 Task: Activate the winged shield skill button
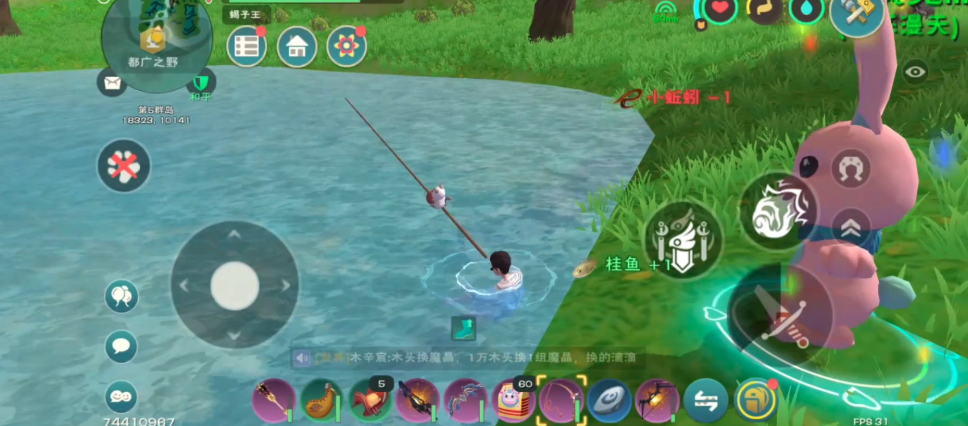[683, 240]
